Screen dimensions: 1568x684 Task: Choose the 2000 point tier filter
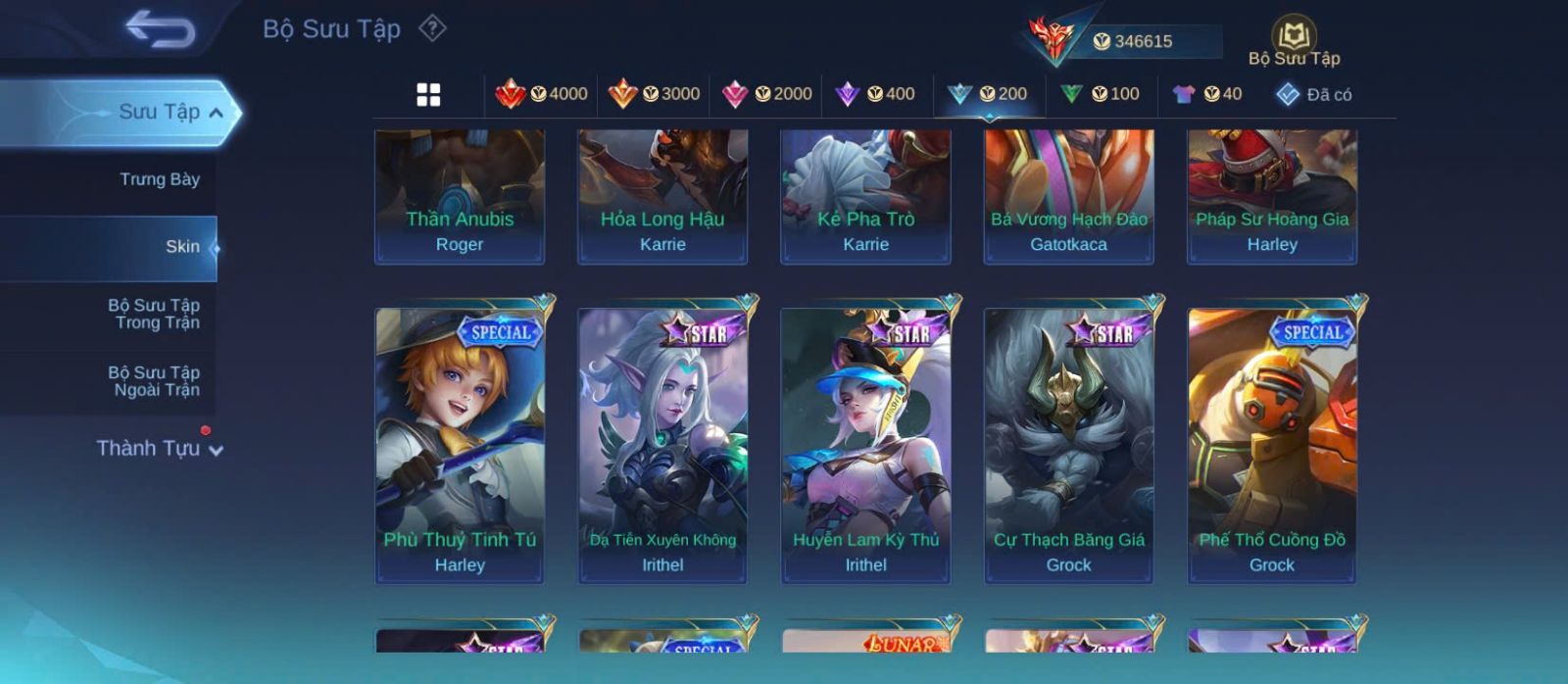766,94
